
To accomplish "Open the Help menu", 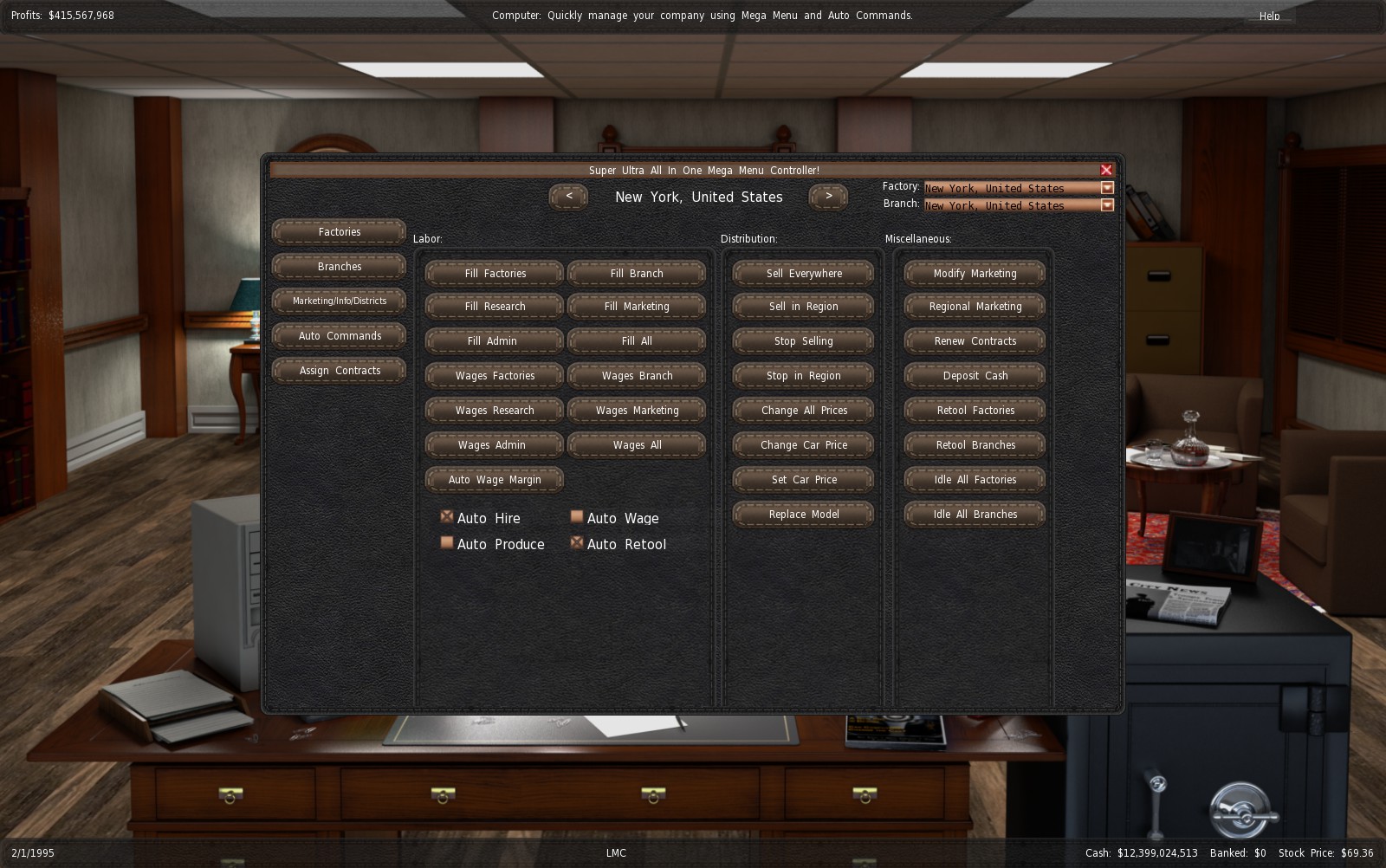I will [1269, 16].
